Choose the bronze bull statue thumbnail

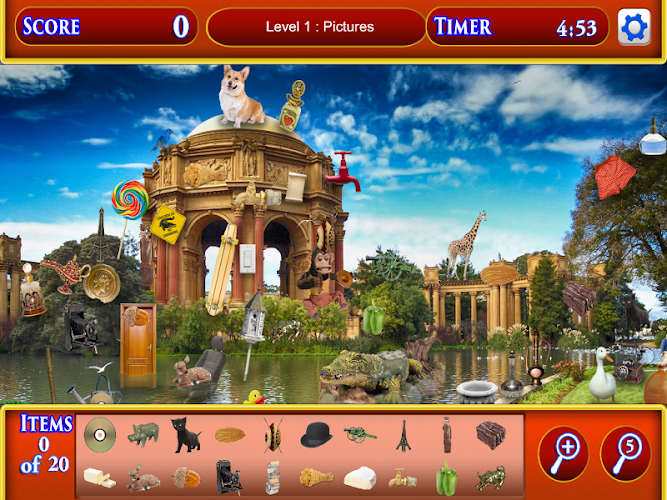click(490, 478)
